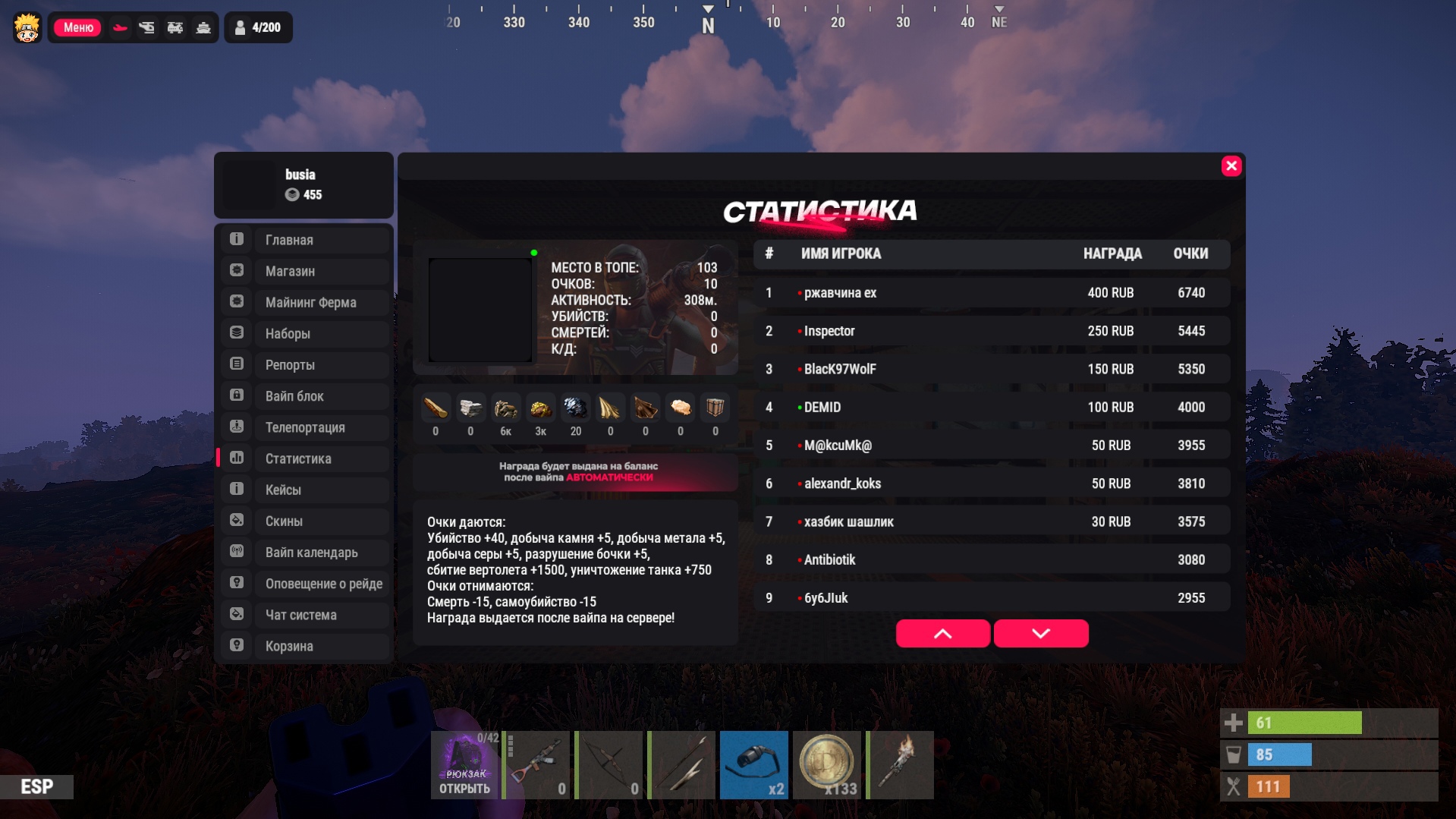Click the red Меню button

click(x=77, y=27)
